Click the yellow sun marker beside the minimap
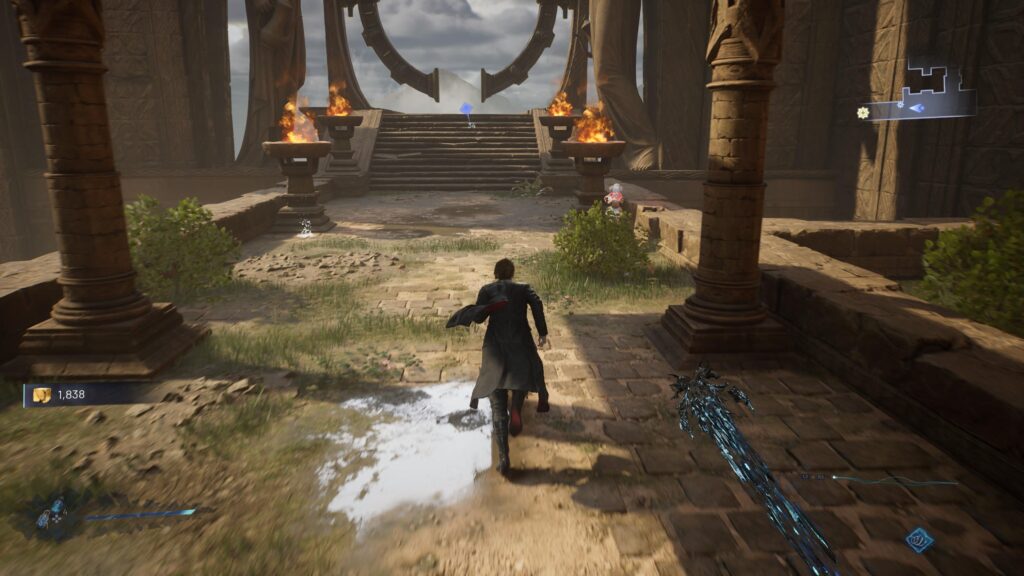Viewport: 1024px width, 576px height. 863,113
